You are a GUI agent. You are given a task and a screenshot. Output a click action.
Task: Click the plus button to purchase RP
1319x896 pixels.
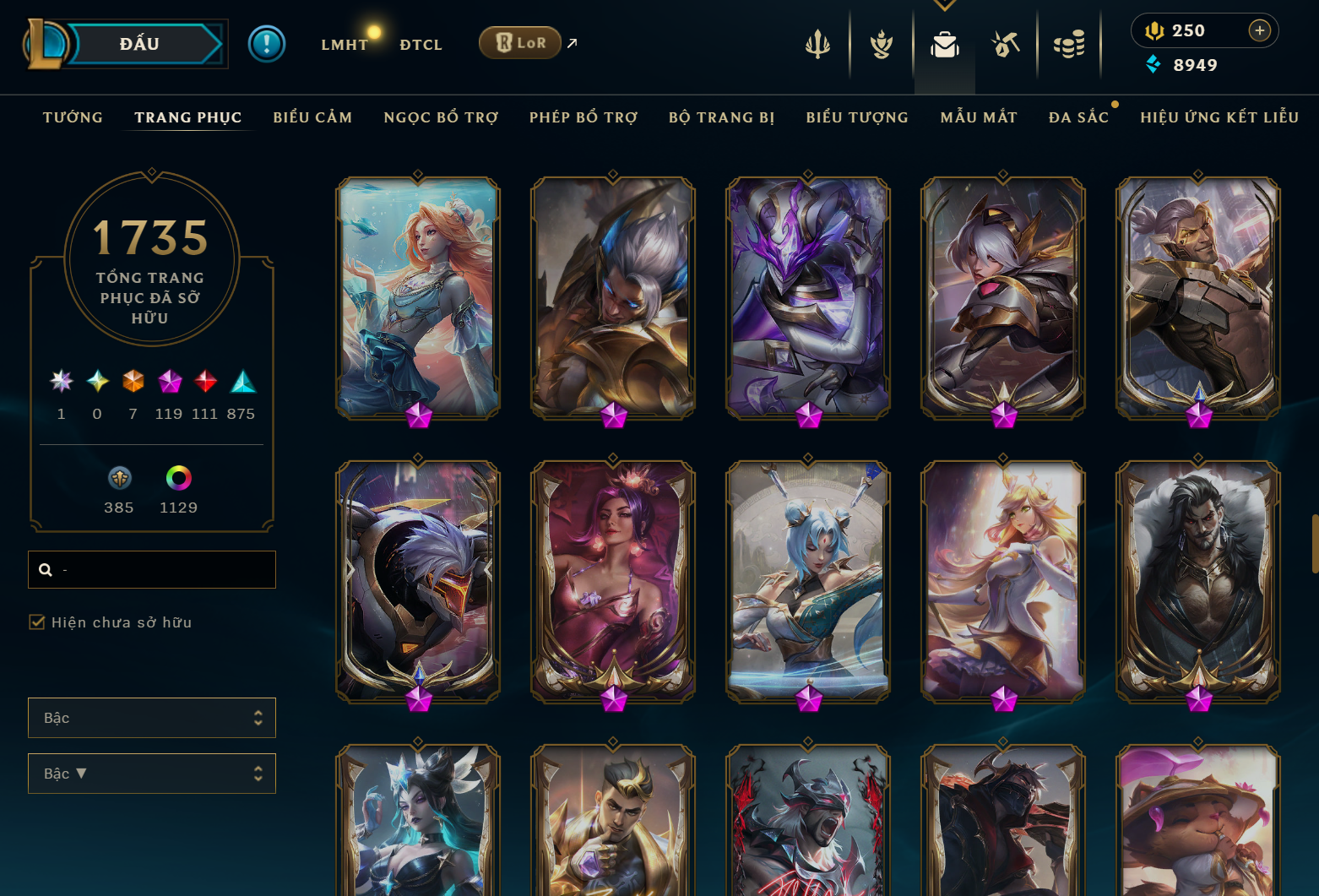pyautogui.click(x=1260, y=30)
